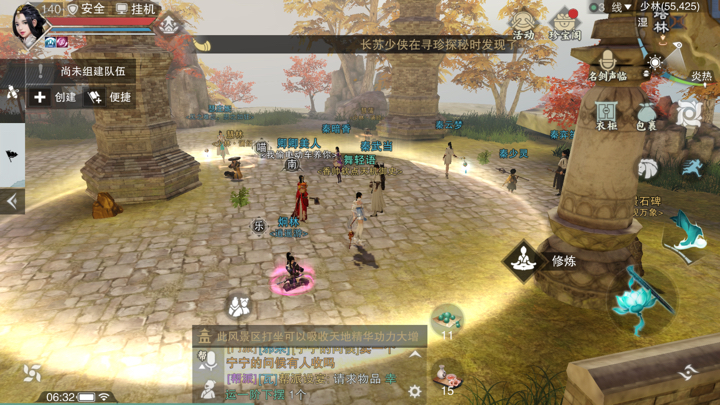Use the consumable item with count 15

(x=447, y=375)
